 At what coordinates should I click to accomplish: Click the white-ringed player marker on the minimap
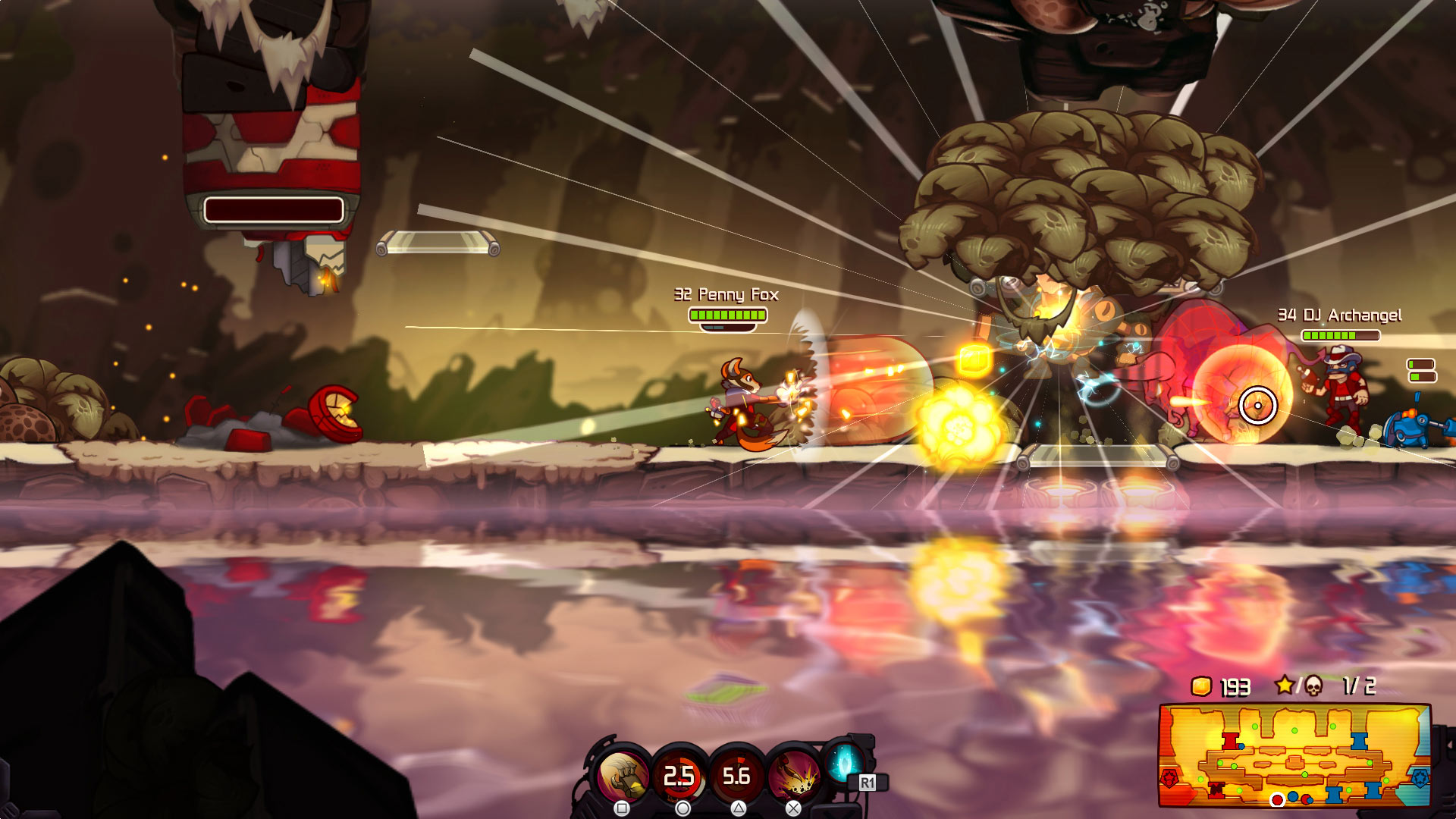pos(1278,800)
